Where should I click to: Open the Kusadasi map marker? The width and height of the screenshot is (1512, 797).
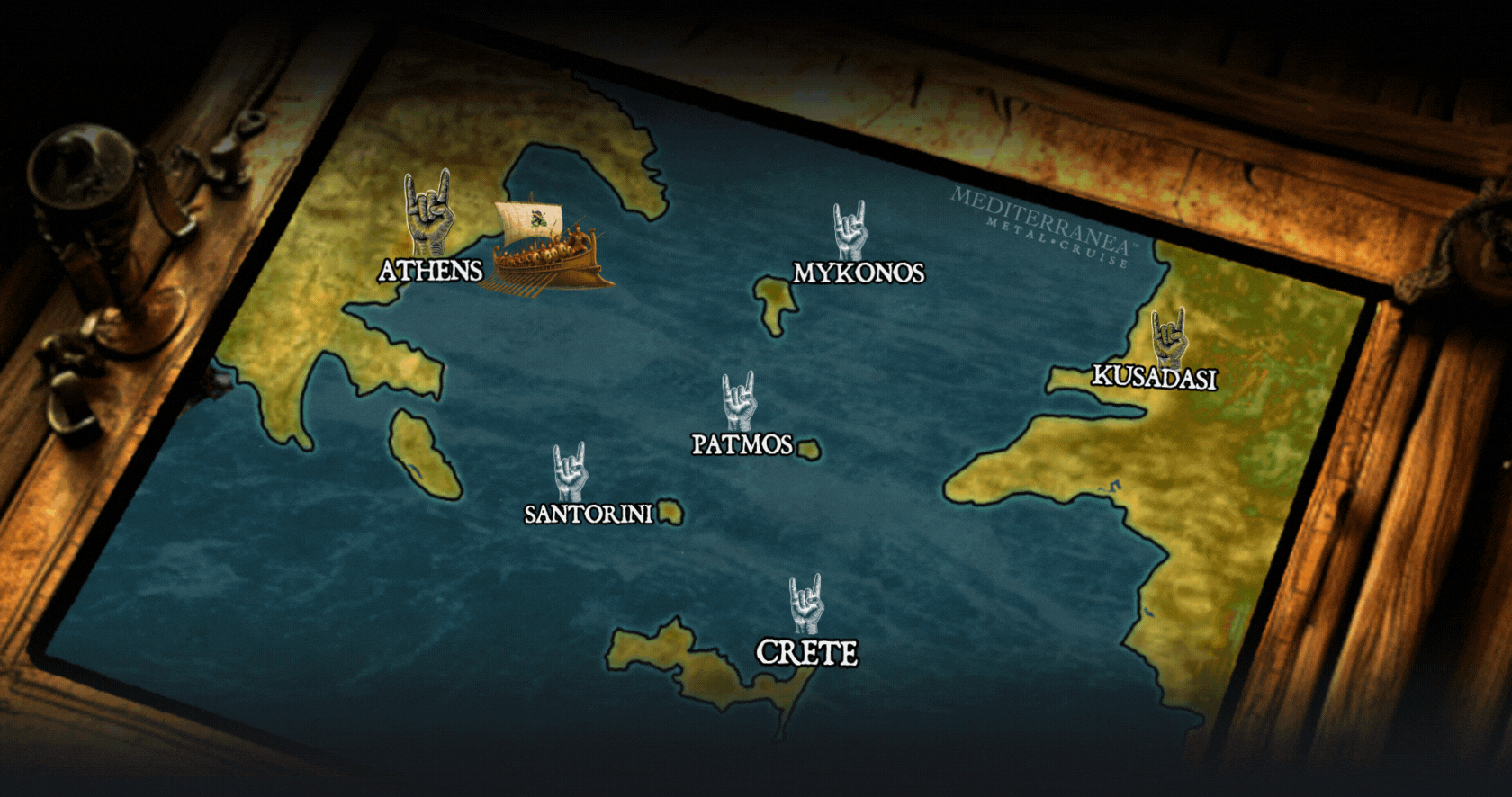tap(1169, 336)
